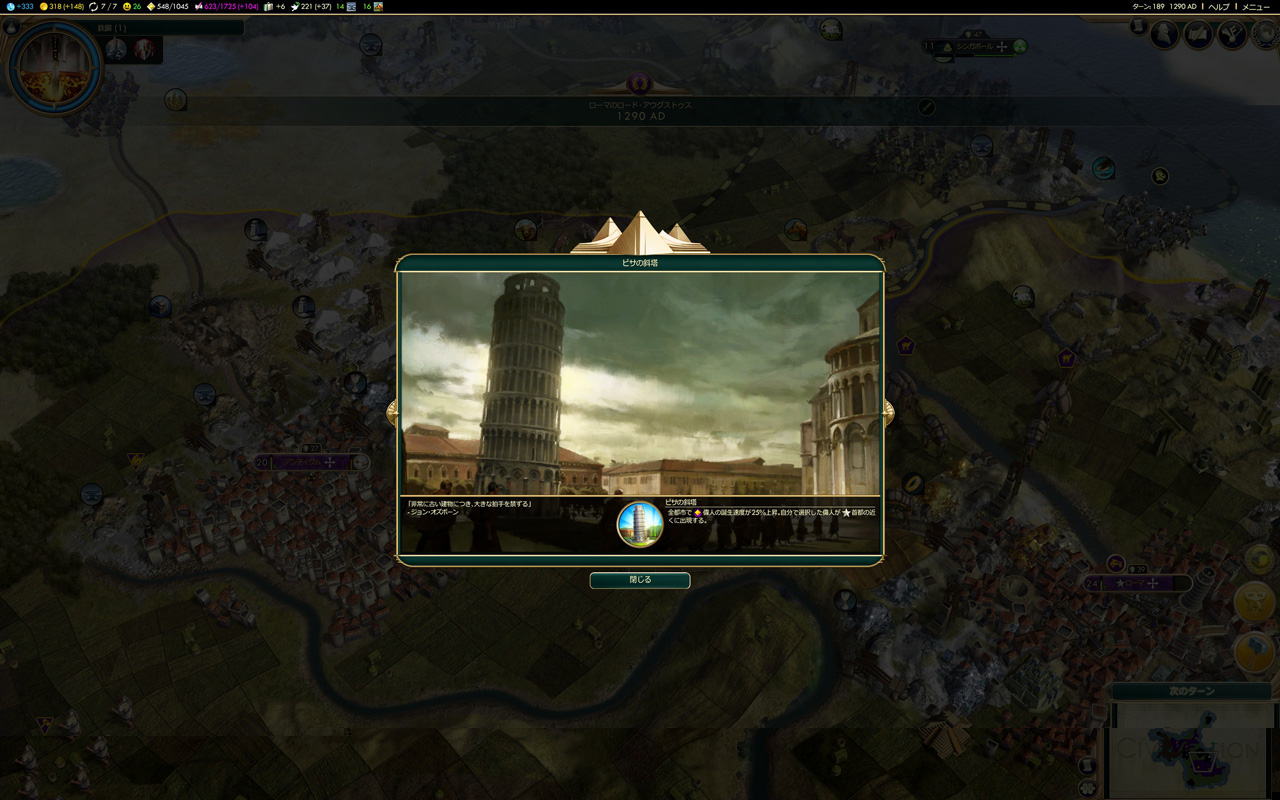Viewport: 1280px width, 800px height.
Task: Open the ヘルプ help link
Action: 1219,6
